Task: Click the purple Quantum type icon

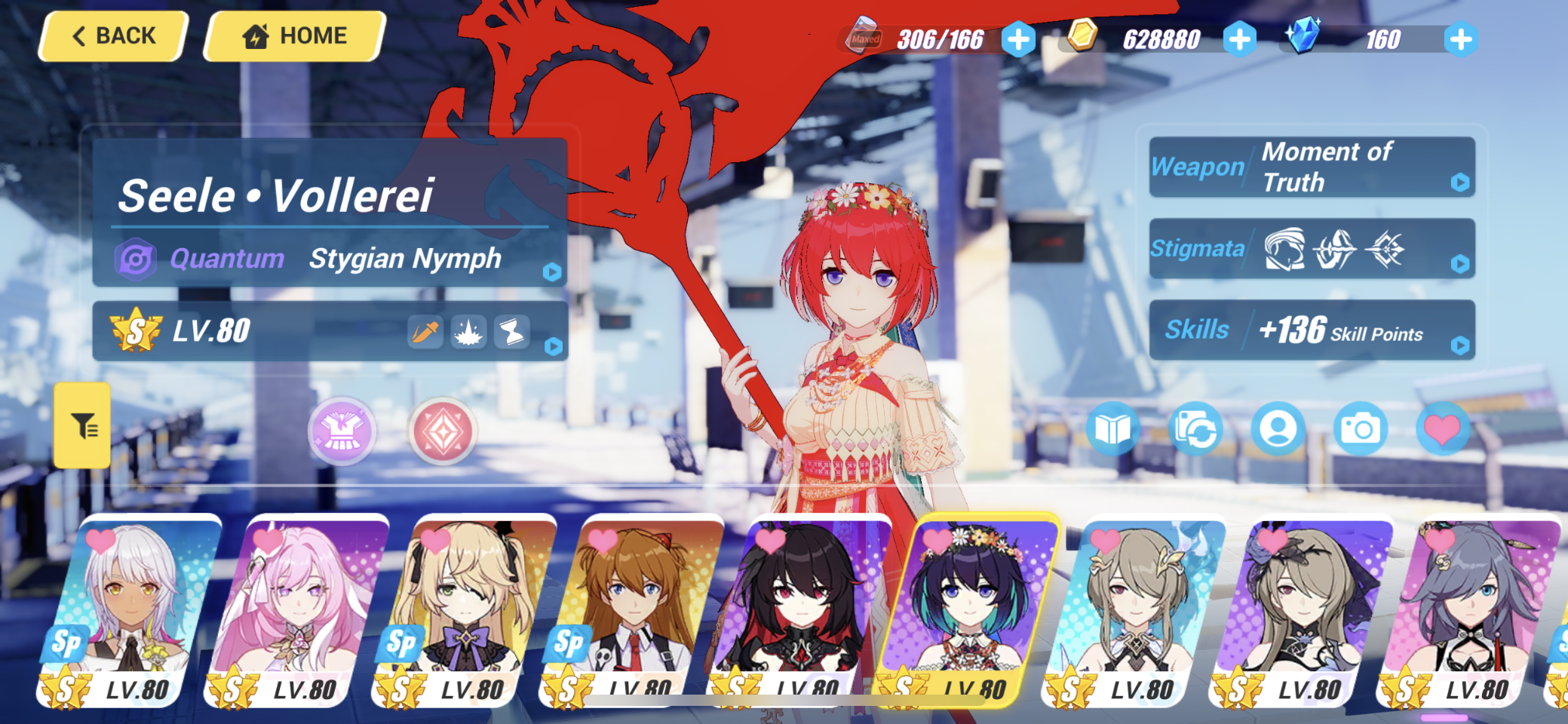Action: (136, 259)
